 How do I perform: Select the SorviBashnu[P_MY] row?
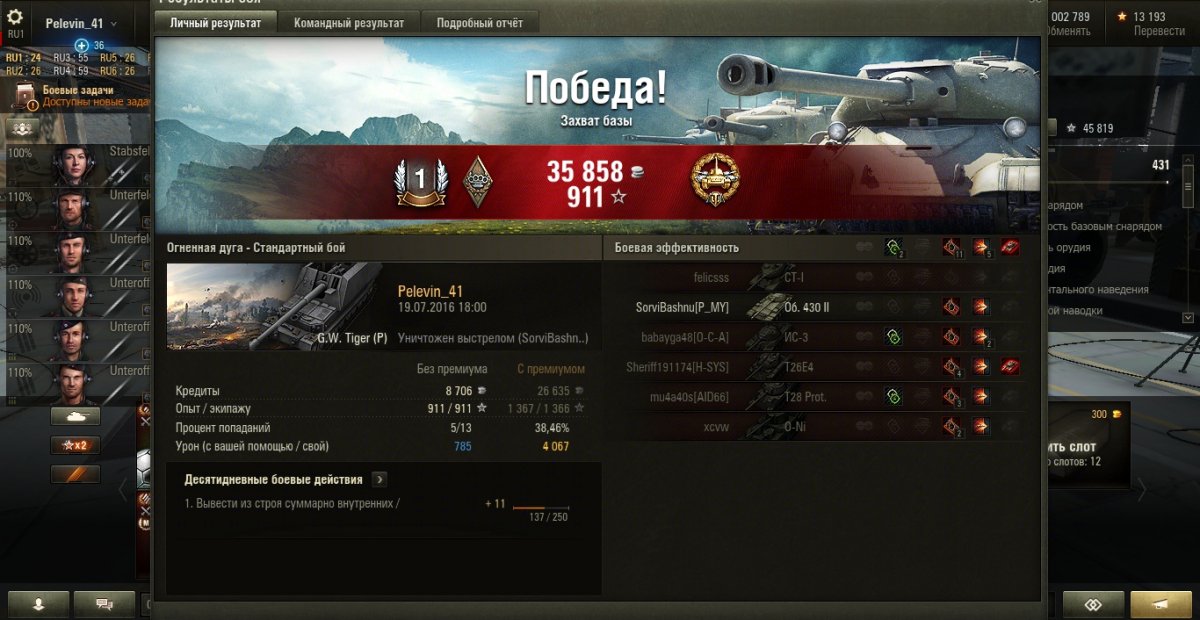pyautogui.click(x=683, y=307)
